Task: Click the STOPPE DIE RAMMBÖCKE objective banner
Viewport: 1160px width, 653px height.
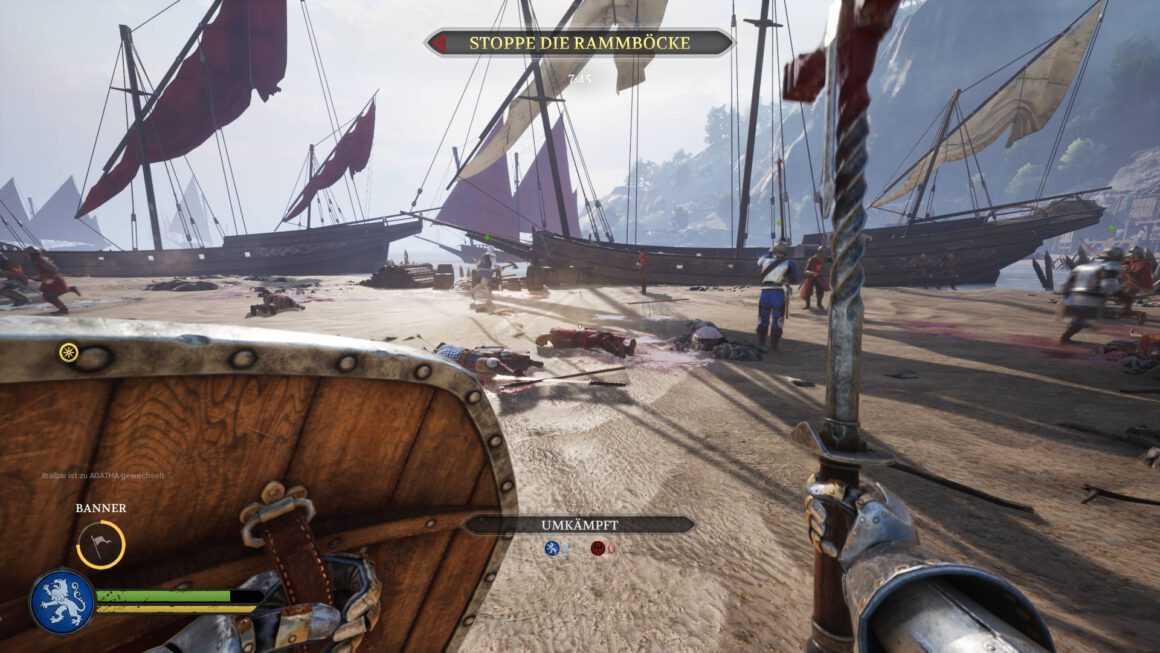Action: click(579, 43)
